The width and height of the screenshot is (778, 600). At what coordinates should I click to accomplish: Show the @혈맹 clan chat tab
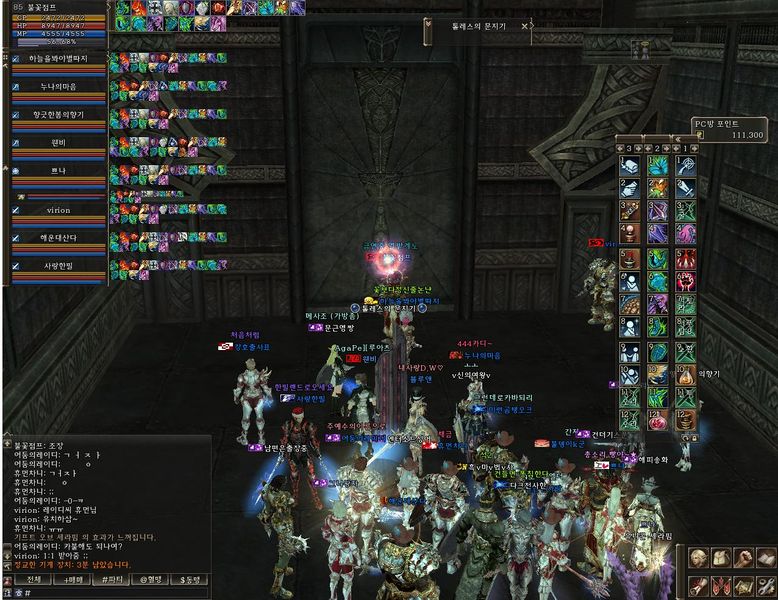(x=150, y=580)
